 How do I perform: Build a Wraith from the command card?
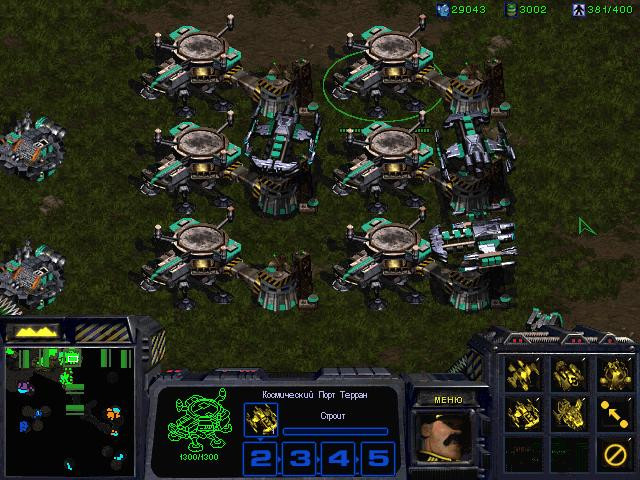pyautogui.click(x=523, y=373)
